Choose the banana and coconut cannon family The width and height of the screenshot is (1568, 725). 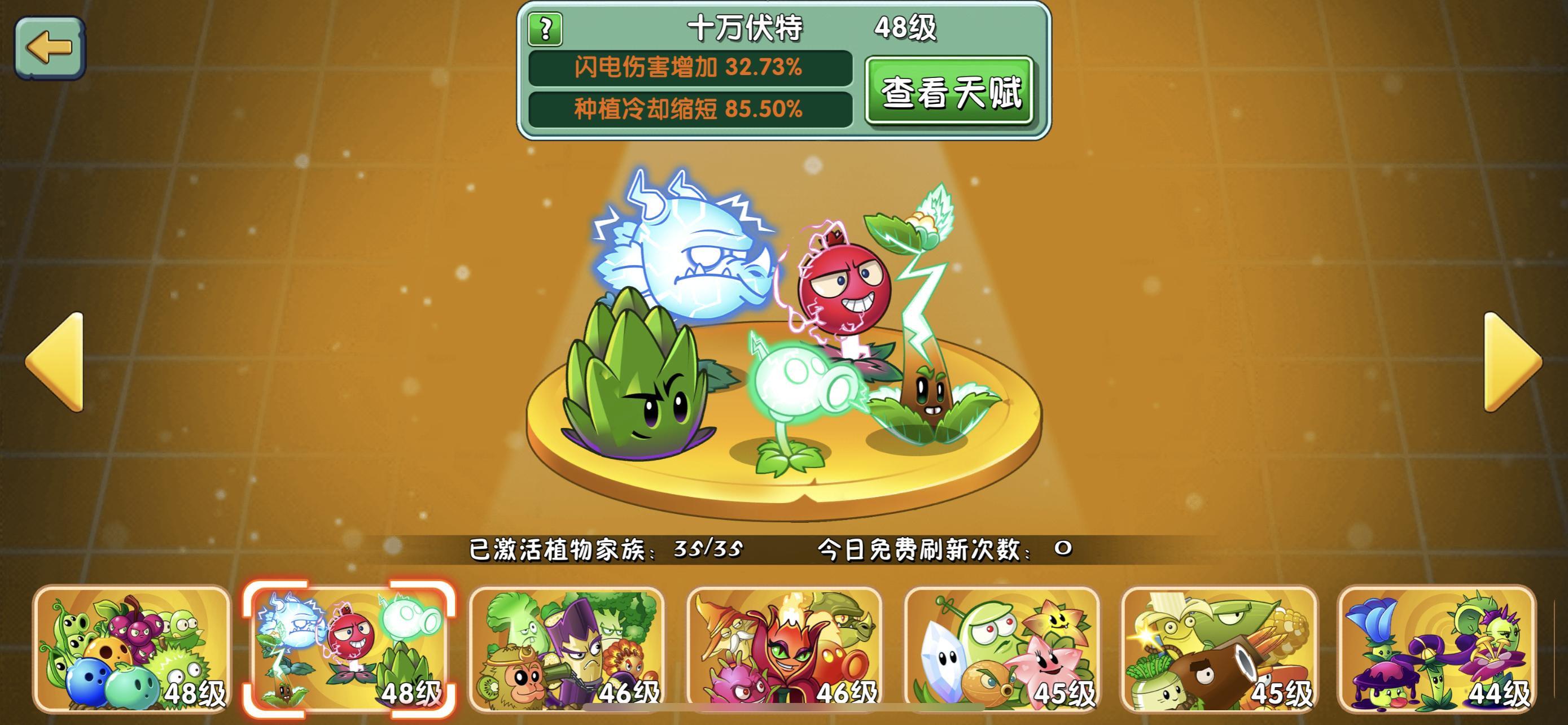1219,649
